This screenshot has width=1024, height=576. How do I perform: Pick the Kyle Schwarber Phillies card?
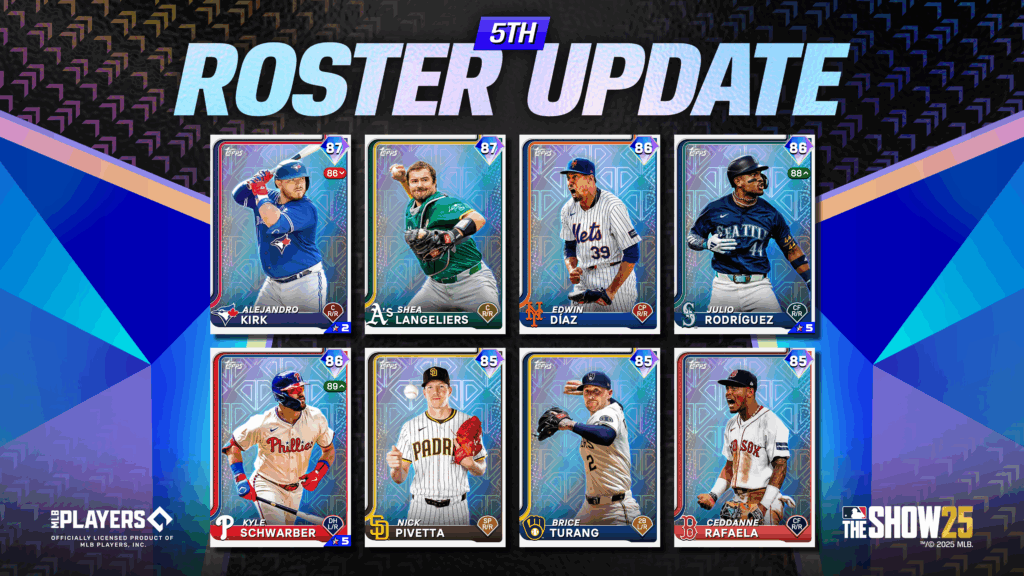[280, 447]
